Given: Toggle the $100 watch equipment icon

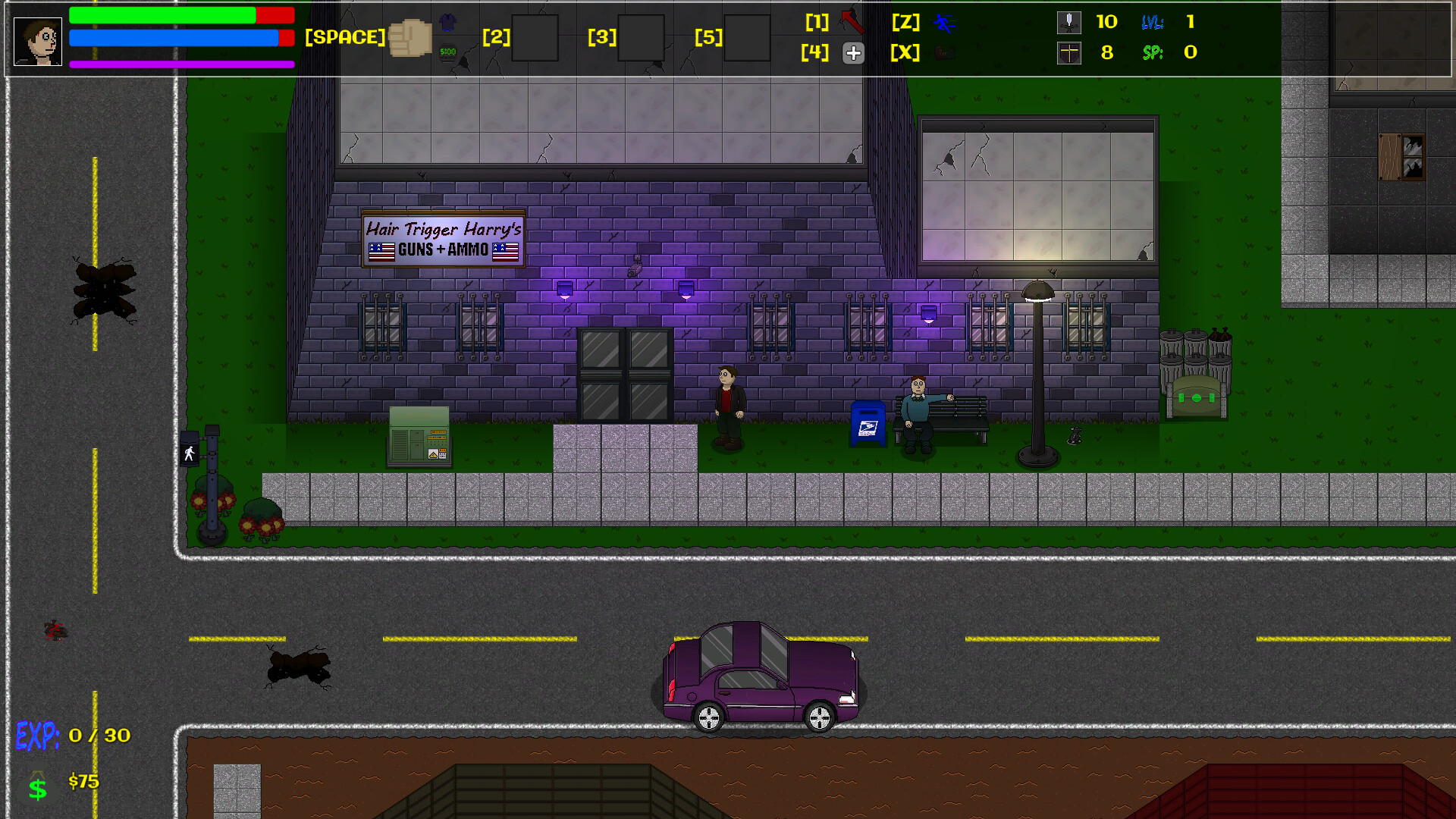Looking at the screenshot, I should (447, 52).
